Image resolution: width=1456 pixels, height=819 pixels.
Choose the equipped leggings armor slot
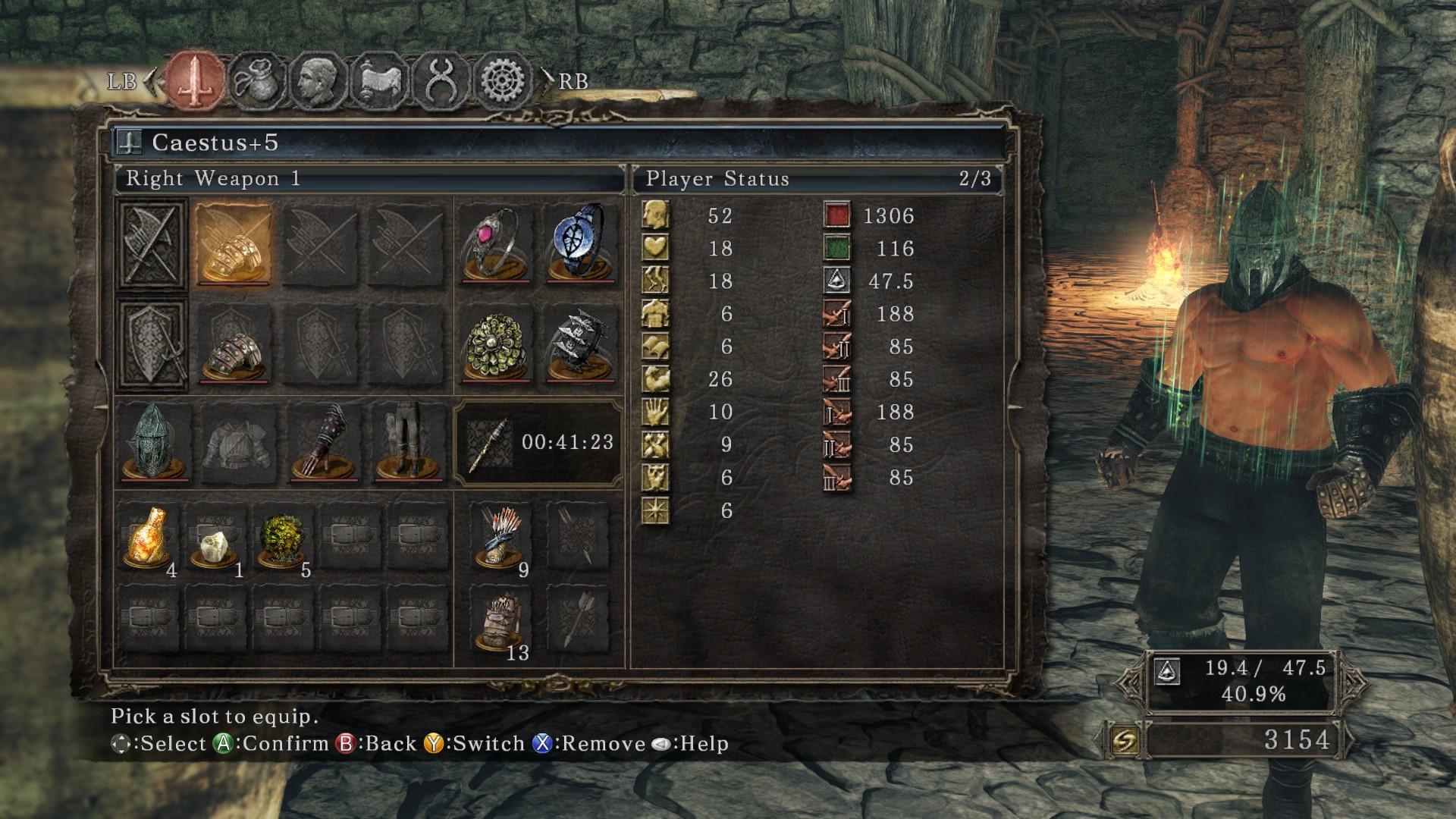[407, 443]
